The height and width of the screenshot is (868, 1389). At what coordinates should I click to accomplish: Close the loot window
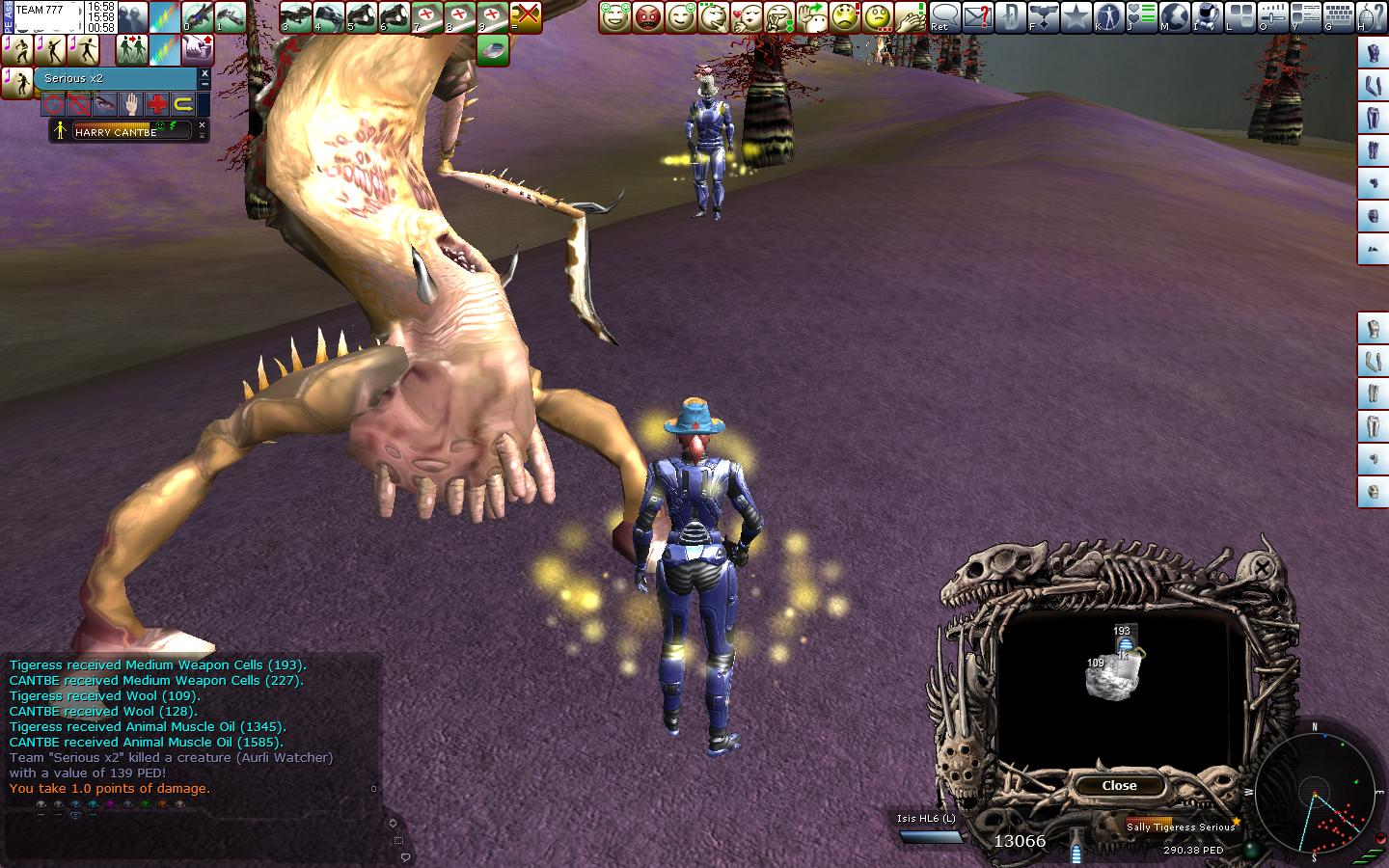[1119, 786]
